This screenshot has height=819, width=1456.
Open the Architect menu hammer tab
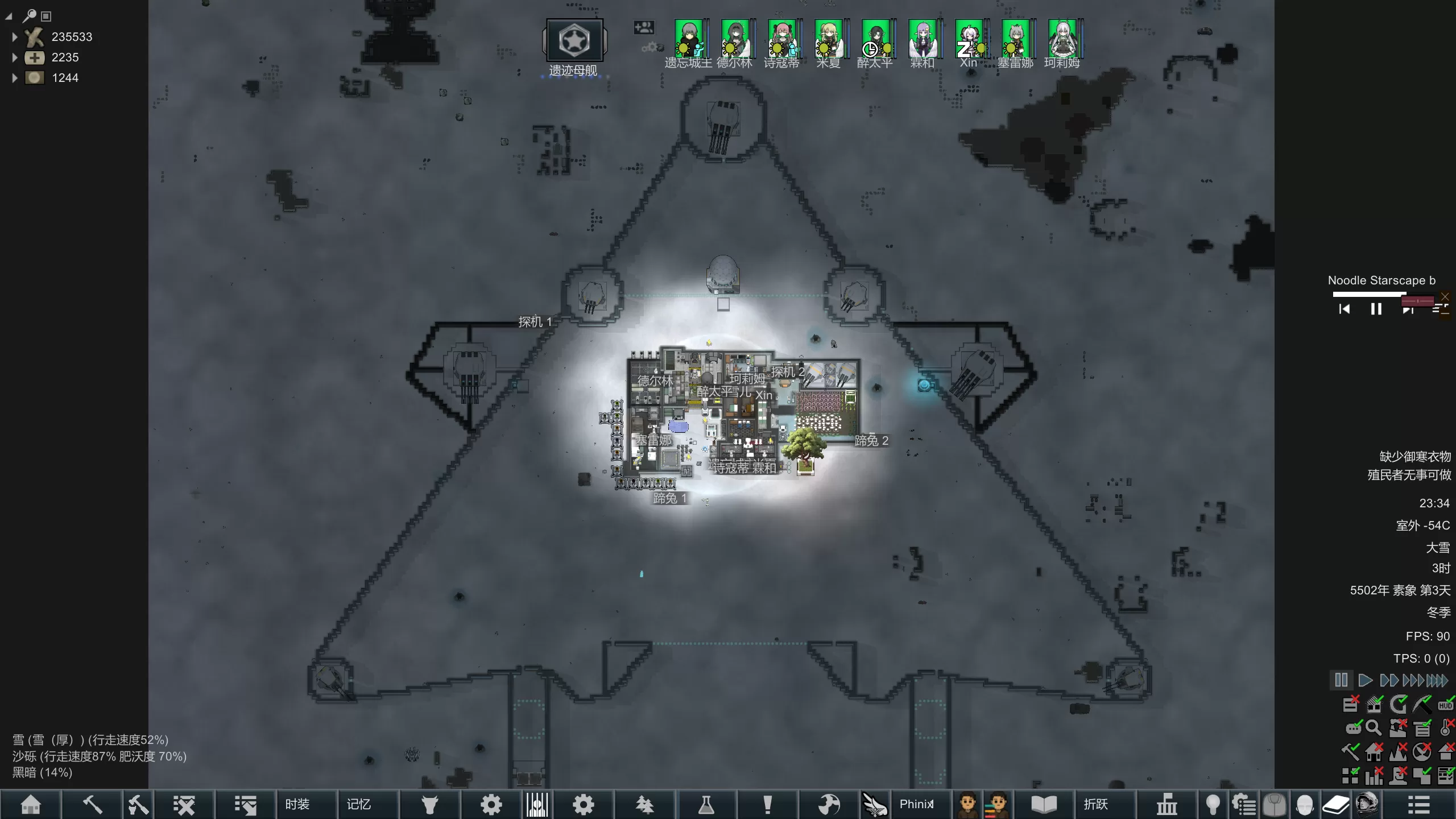(x=92, y=804)
